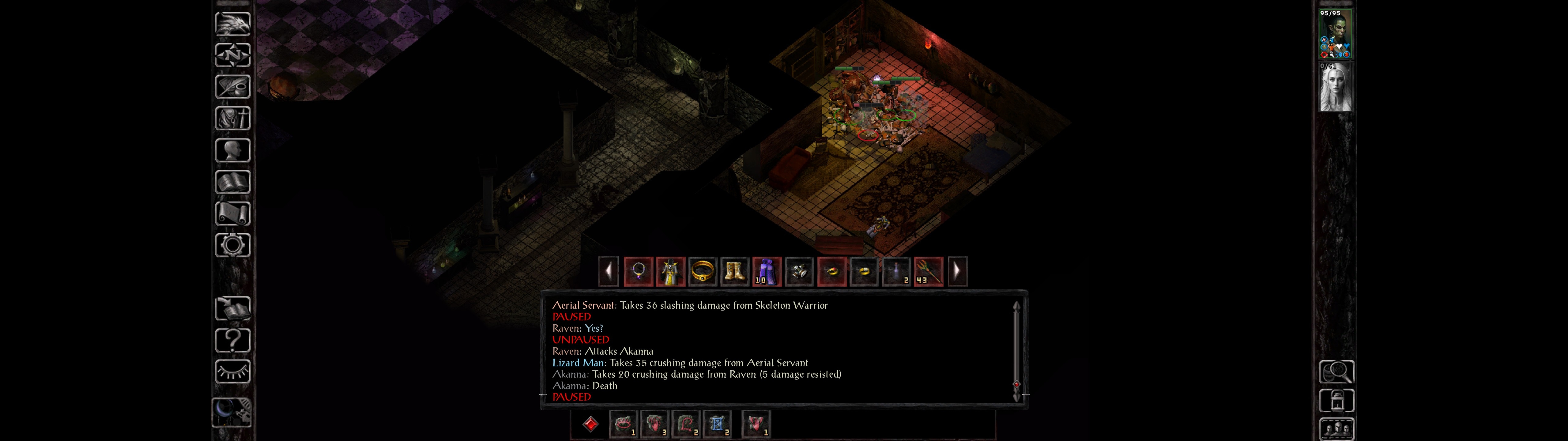Select the dead white-haired elf portrait
The height and width of the screenshot is (441, 1568).
pyautogui.click(x=1336, y=87)
